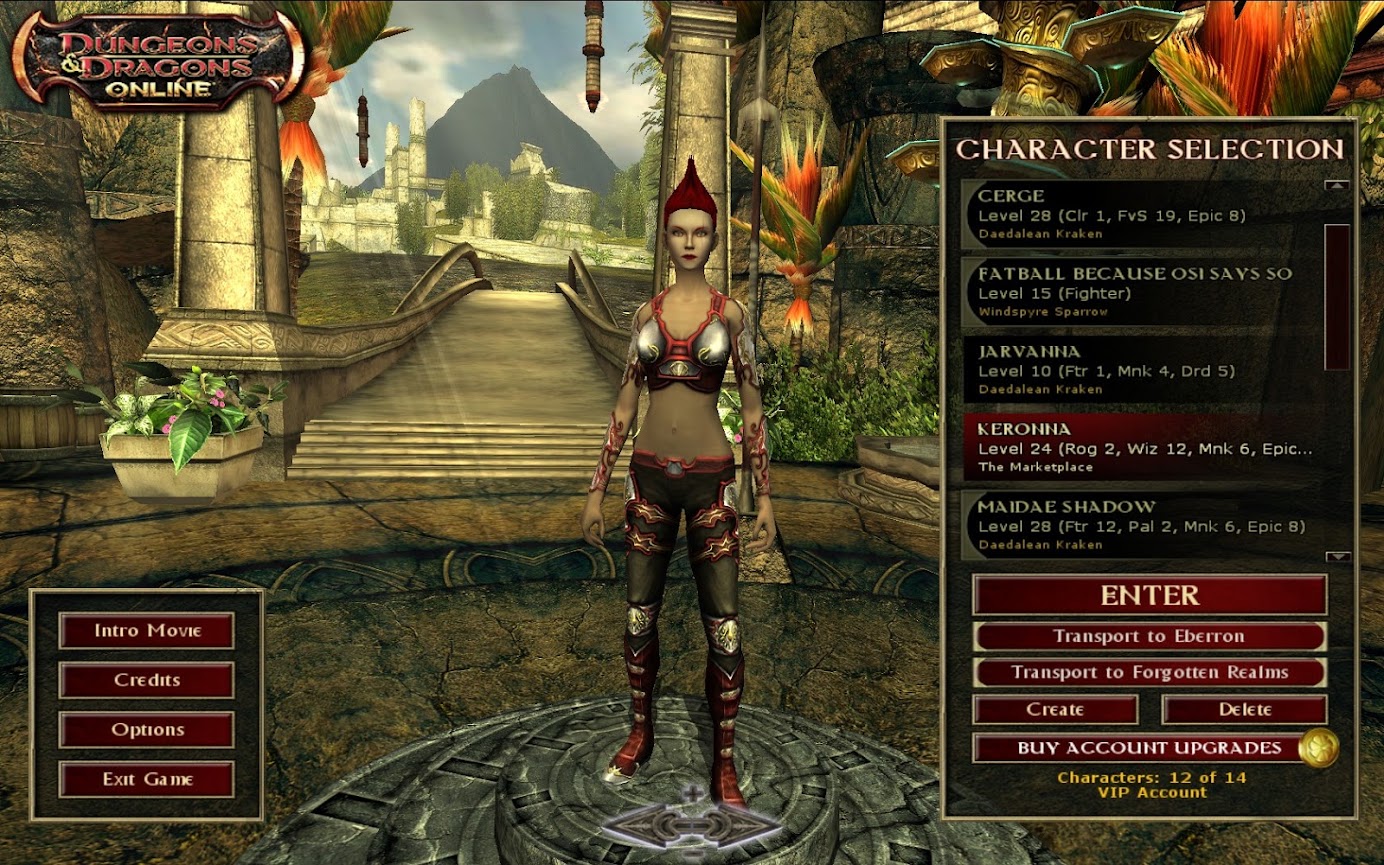
Task: View the Credits
Action: pyautogui.click(x=147, y=680)
